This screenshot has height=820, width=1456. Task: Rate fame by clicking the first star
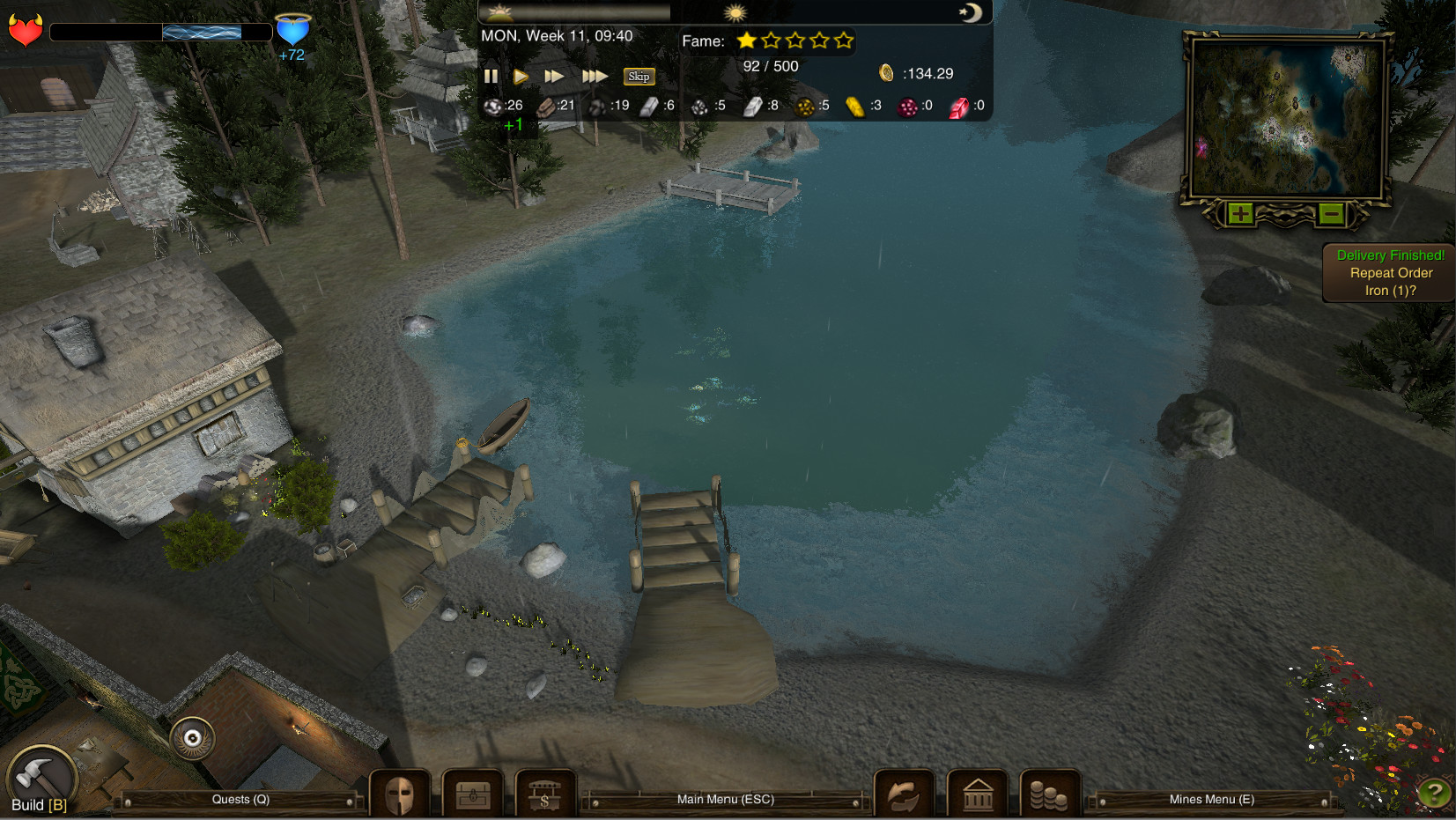[747, 41]
